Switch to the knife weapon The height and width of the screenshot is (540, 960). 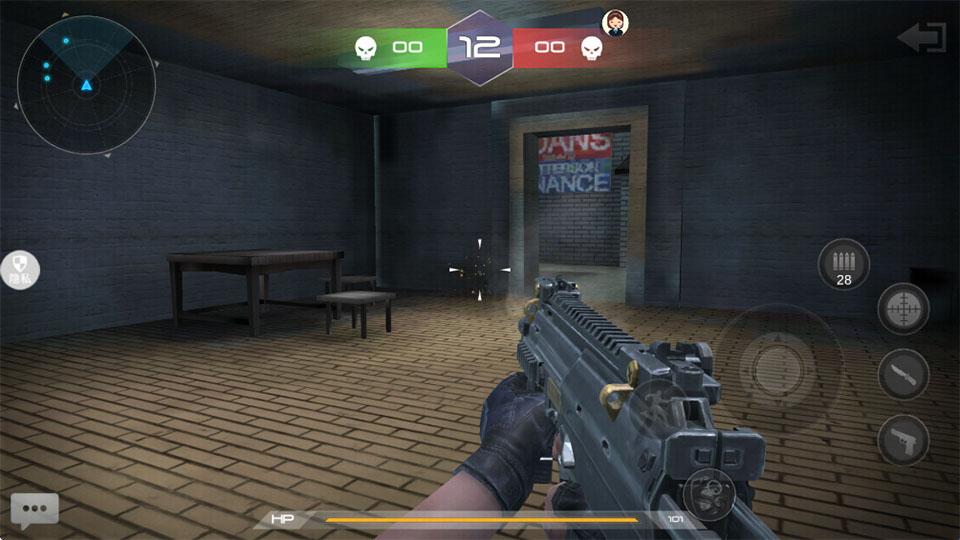[x=903, y=375]
